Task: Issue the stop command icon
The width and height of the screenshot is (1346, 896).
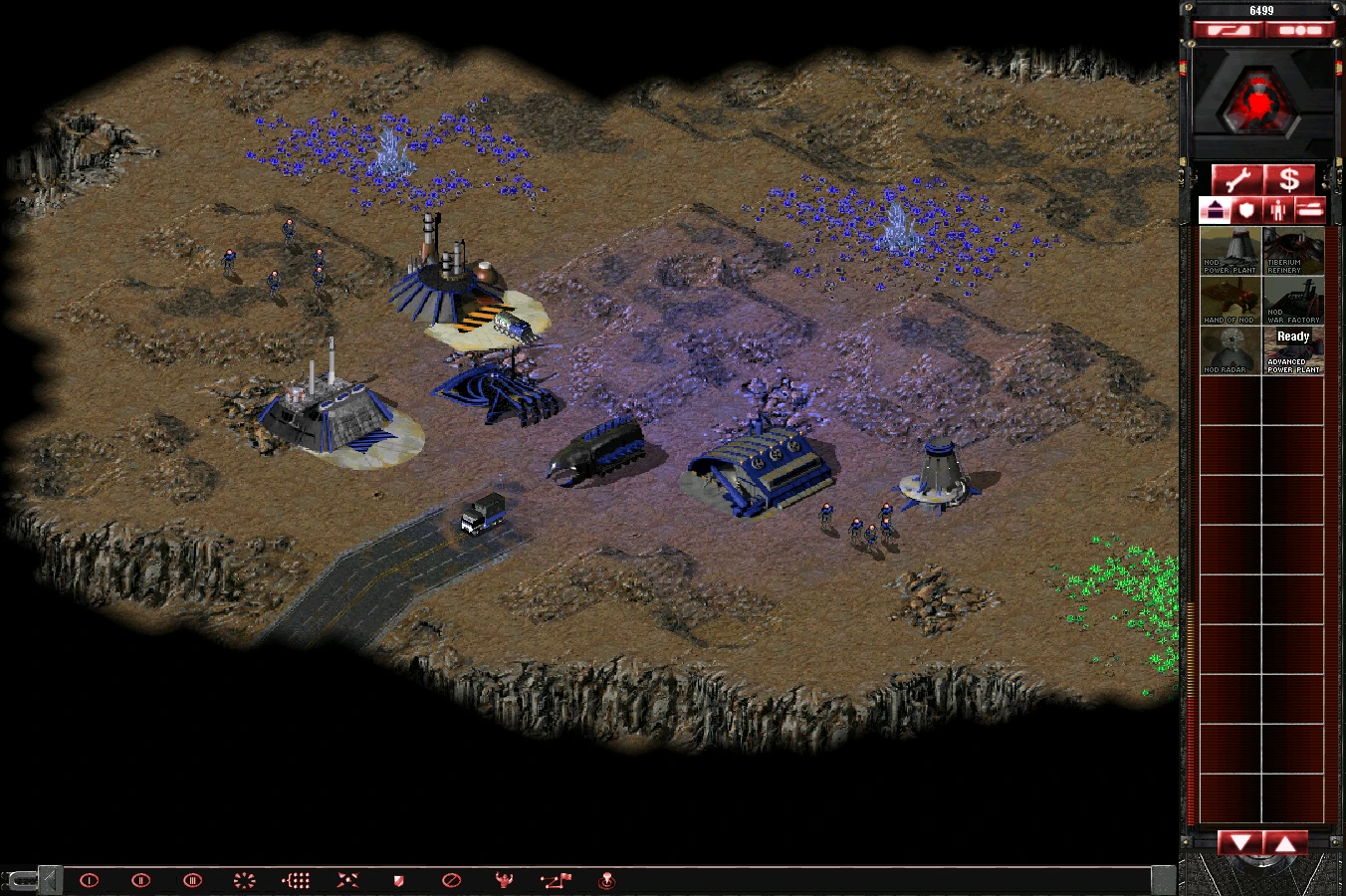Action: point(451,880)
